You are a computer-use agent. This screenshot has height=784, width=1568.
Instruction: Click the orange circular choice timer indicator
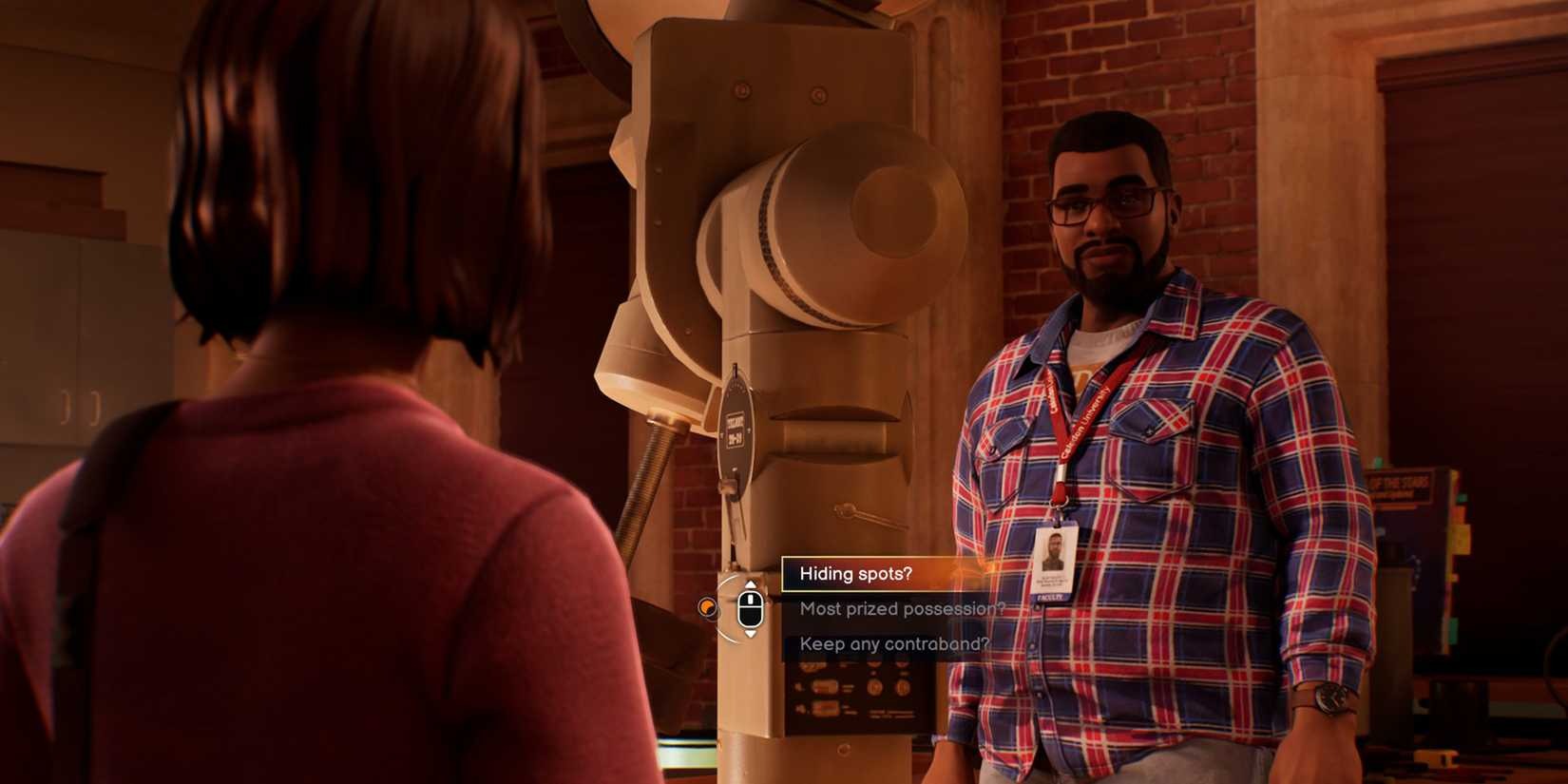(x=709, y=608)
